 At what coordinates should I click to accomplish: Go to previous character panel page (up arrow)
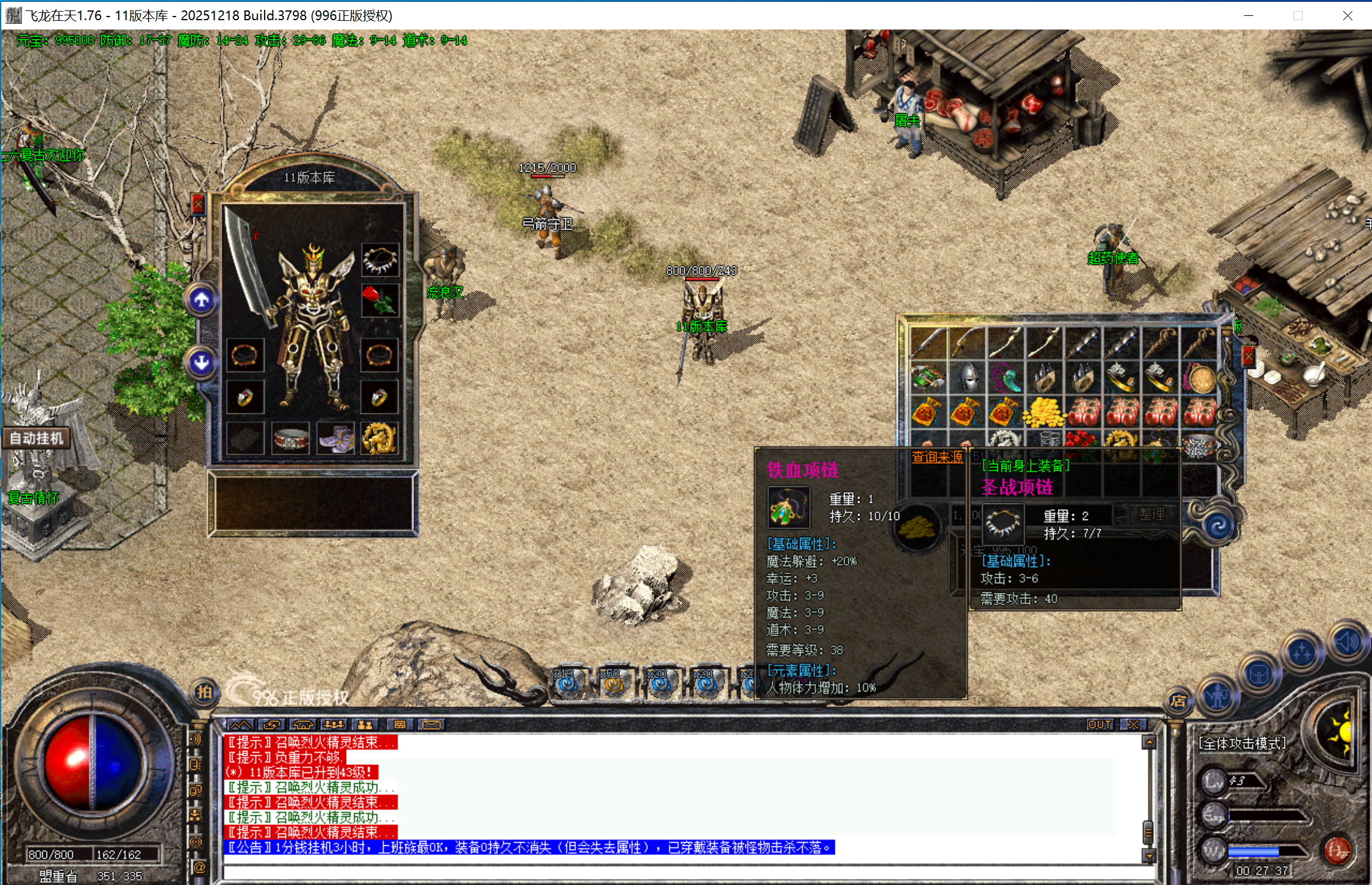point(202,300)
